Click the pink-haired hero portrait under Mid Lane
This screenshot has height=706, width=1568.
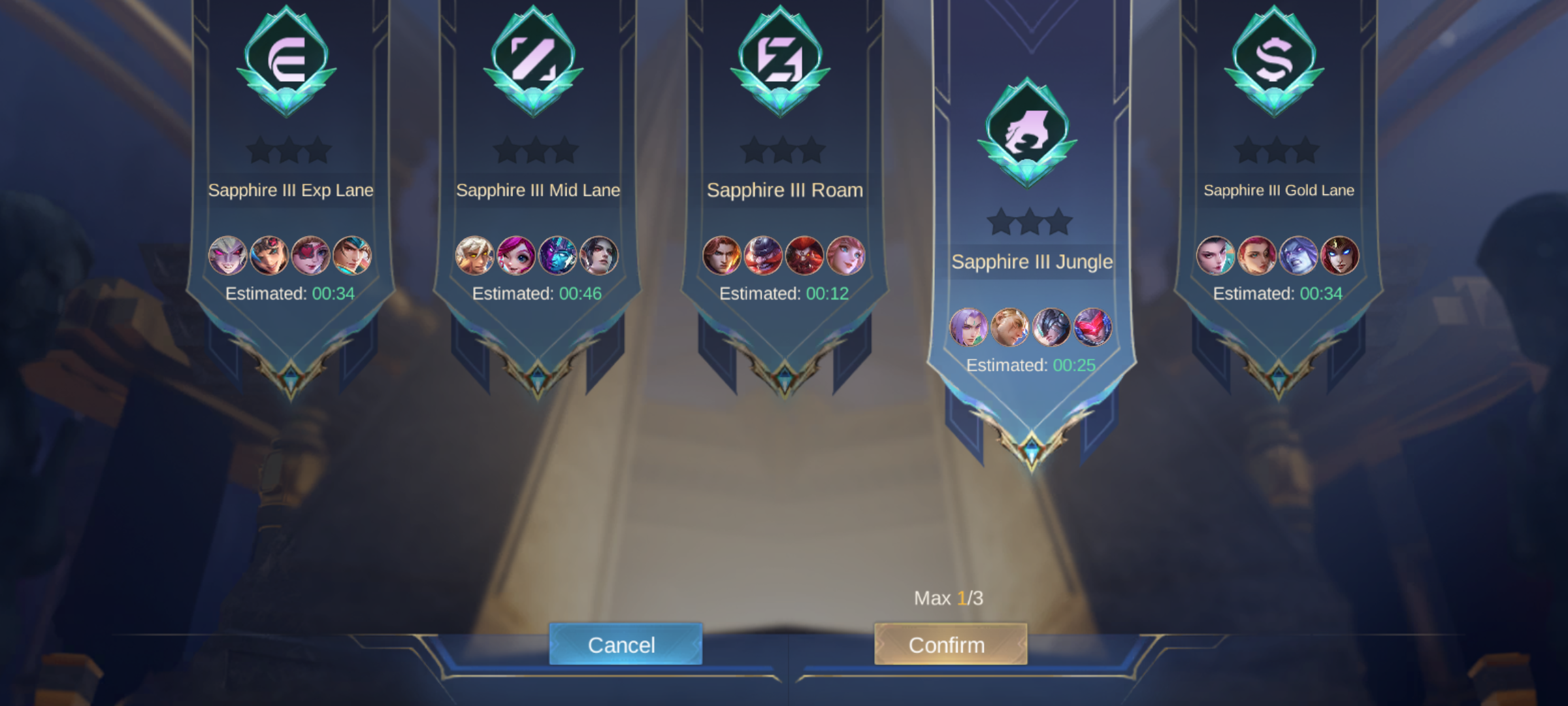point(515,256)
